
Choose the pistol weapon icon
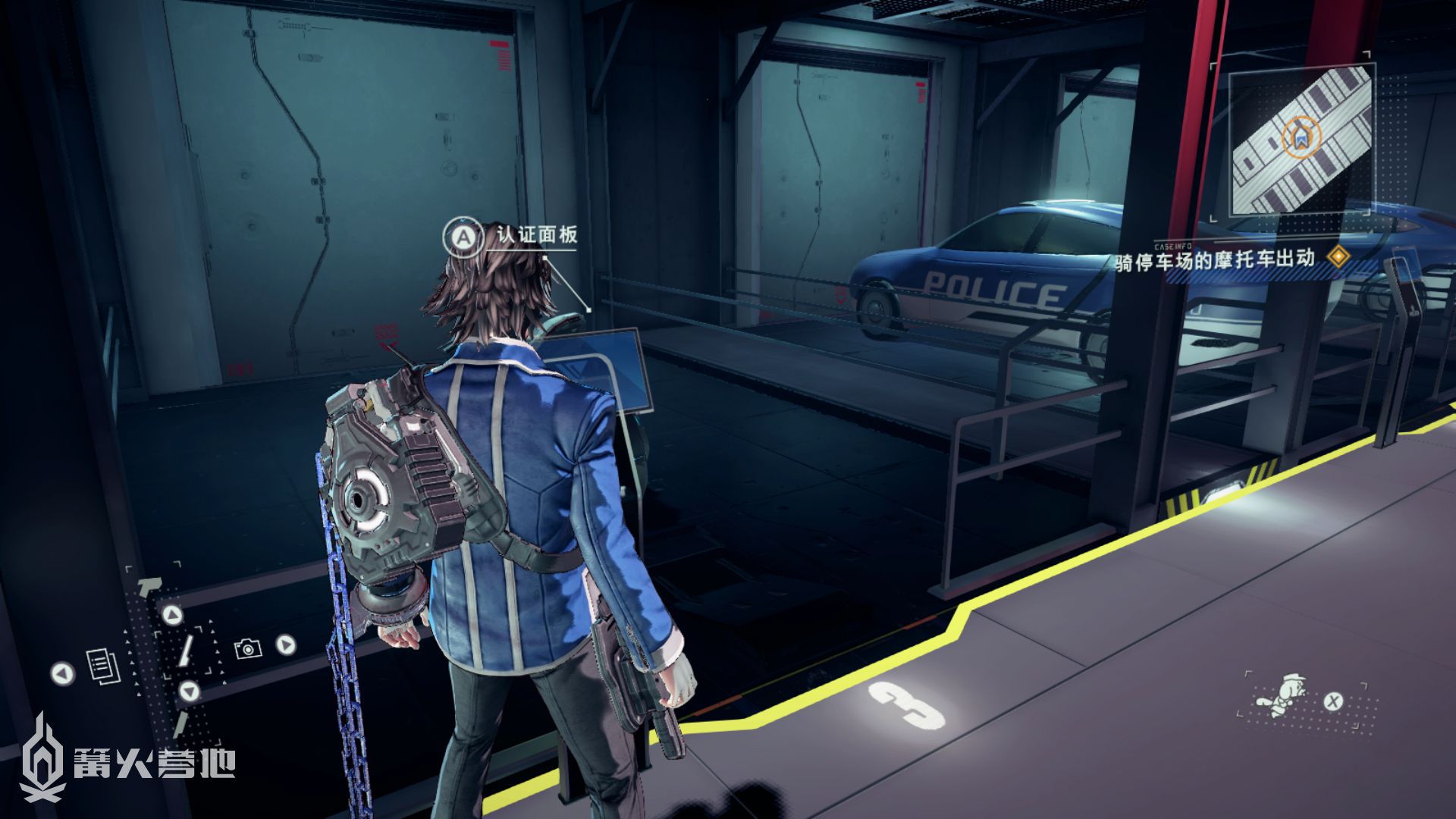(x=149, y=586)
